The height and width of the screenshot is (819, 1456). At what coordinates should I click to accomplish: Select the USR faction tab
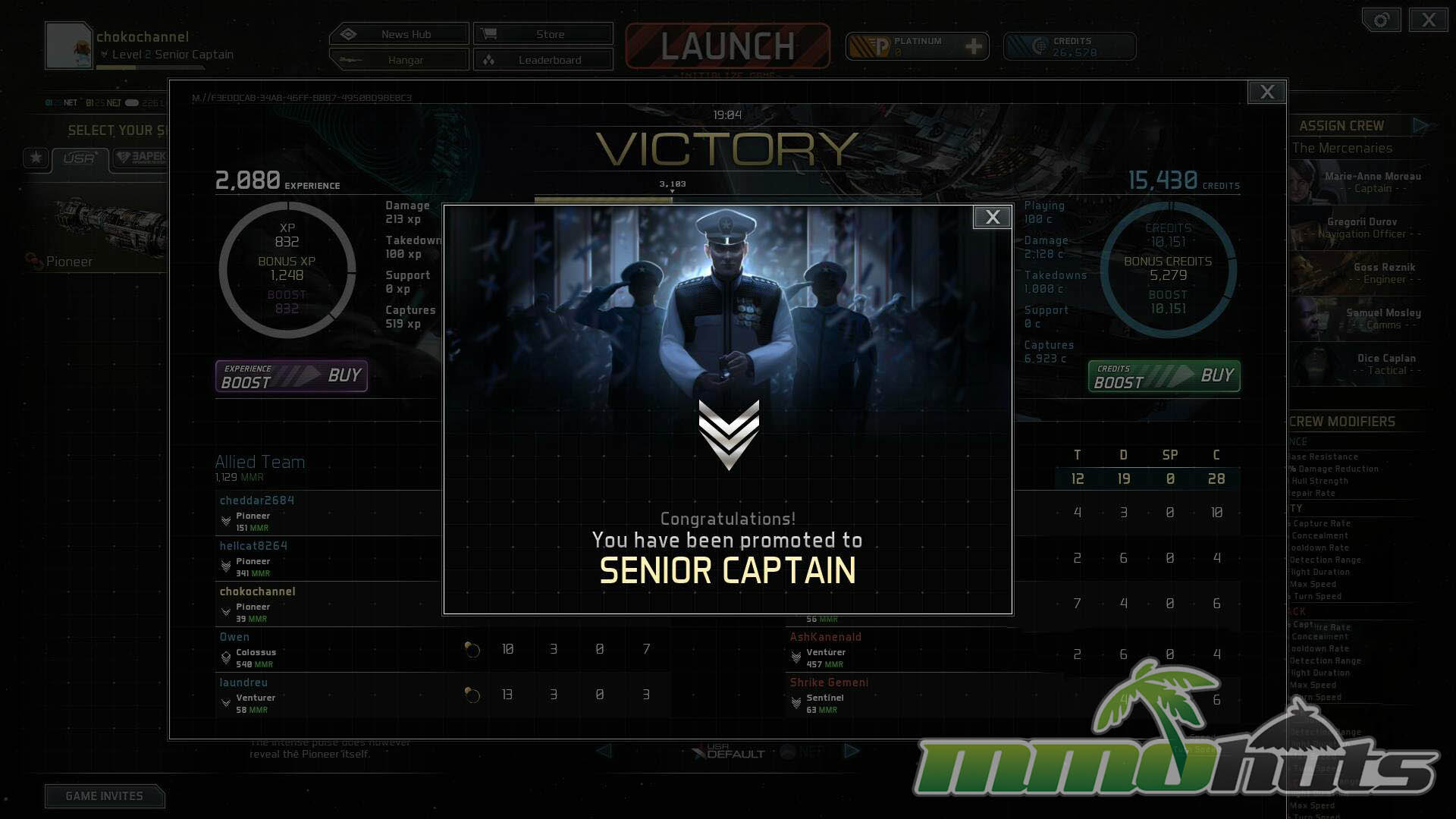click(79, 158)
